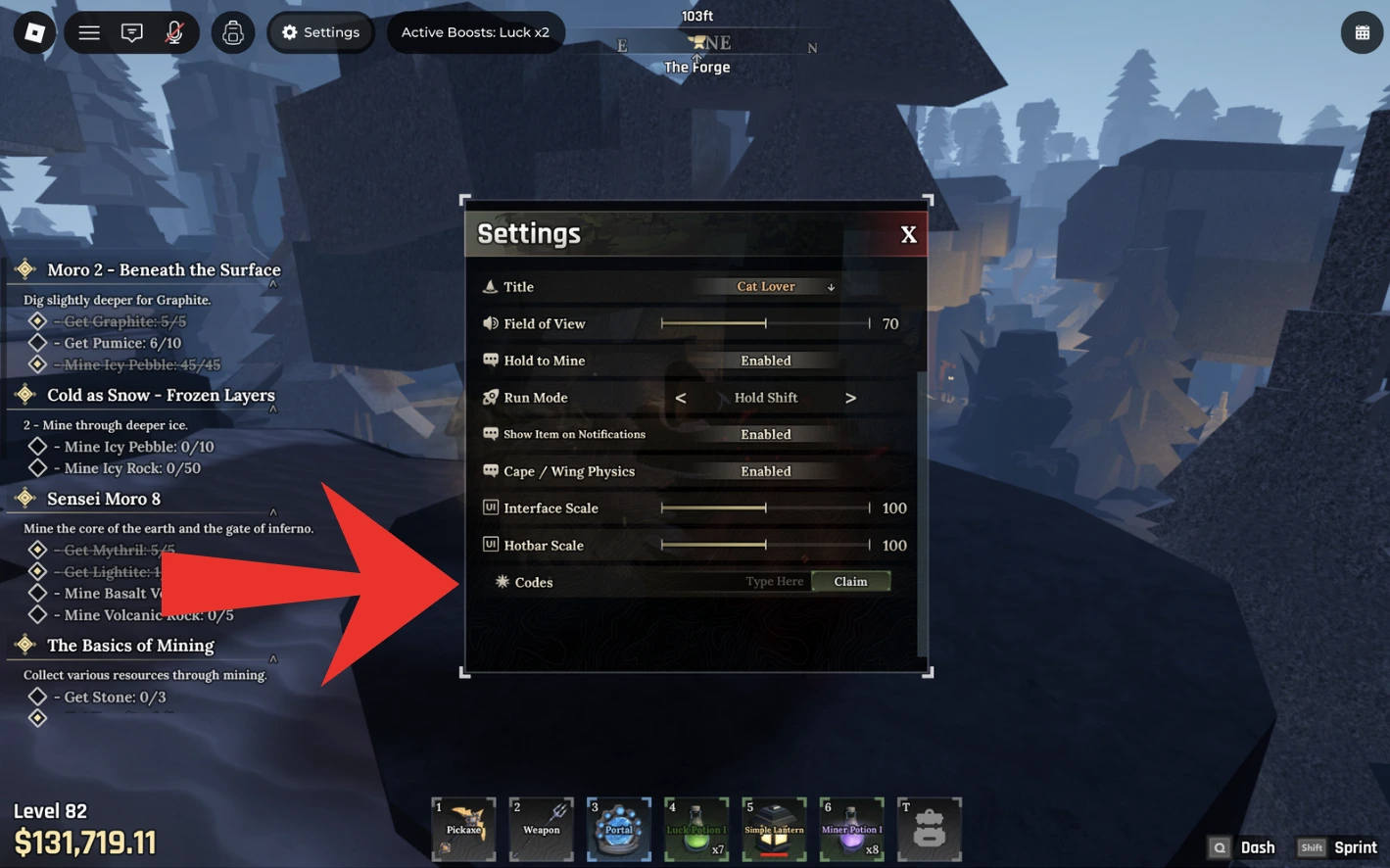Click the Field of View slider
The height and width of the screenshot is (868, 1390).
coord(765,323)
